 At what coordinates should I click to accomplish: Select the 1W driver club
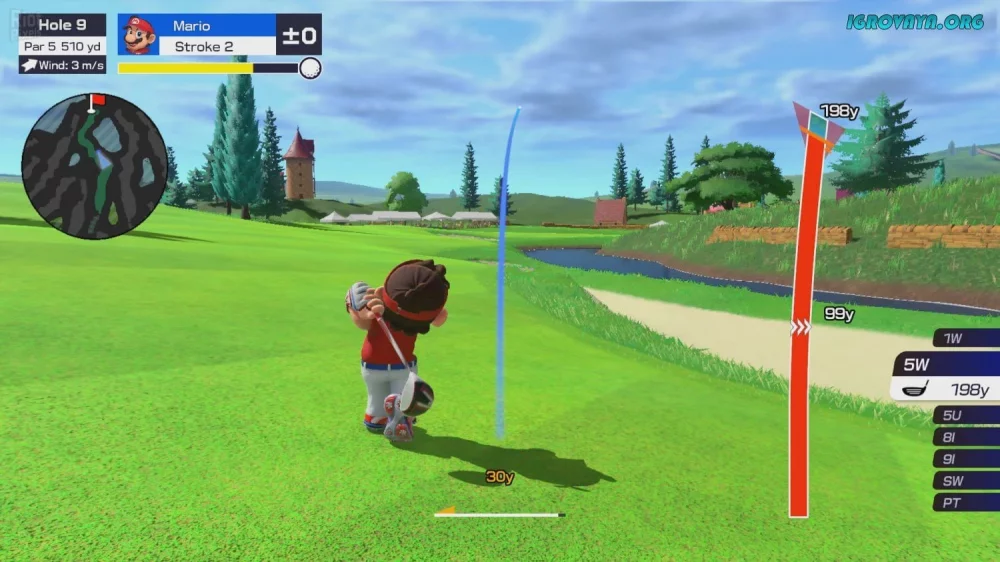(x=965, y=338)
